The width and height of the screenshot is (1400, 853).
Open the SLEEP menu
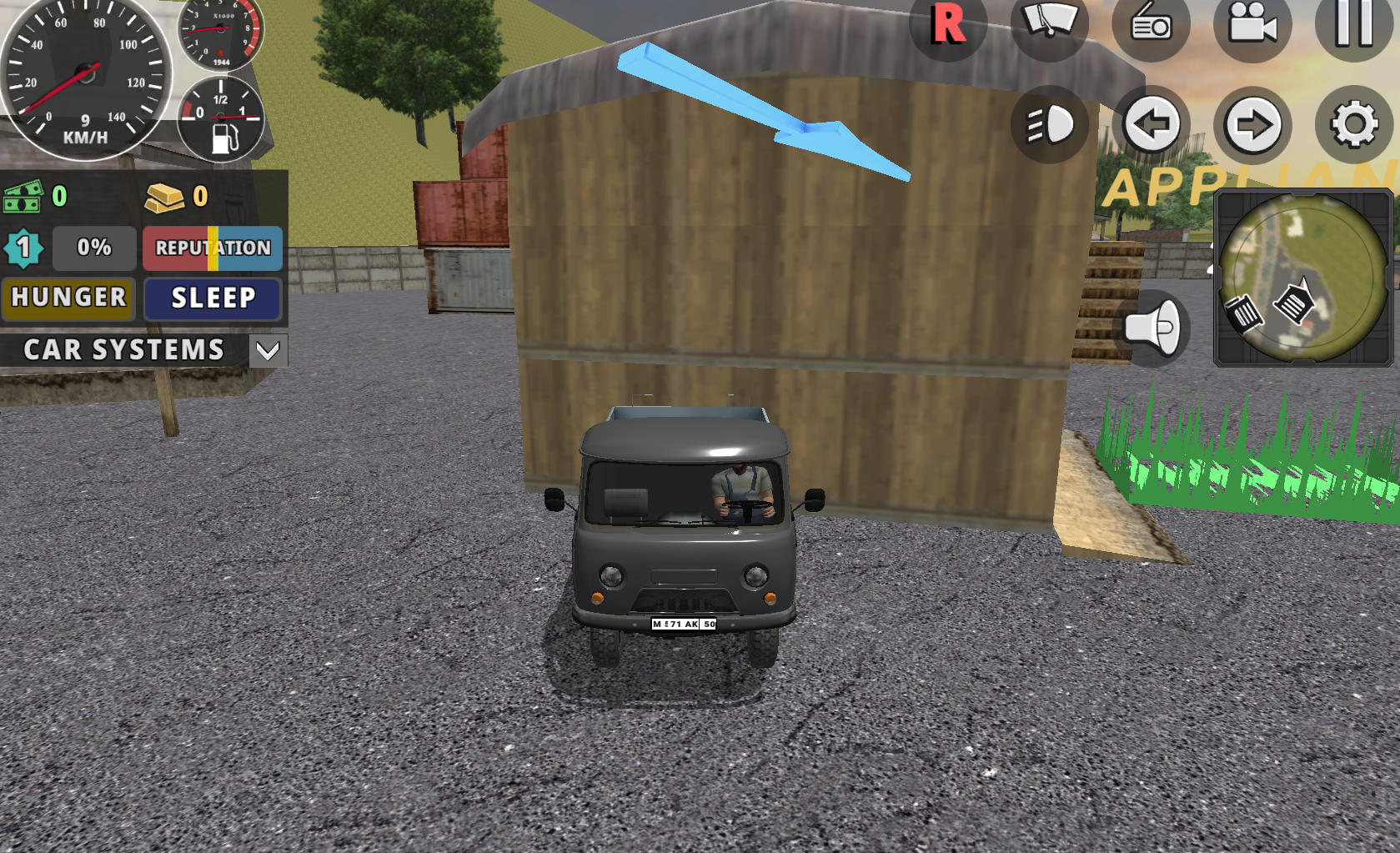click(x=212, y=299)
